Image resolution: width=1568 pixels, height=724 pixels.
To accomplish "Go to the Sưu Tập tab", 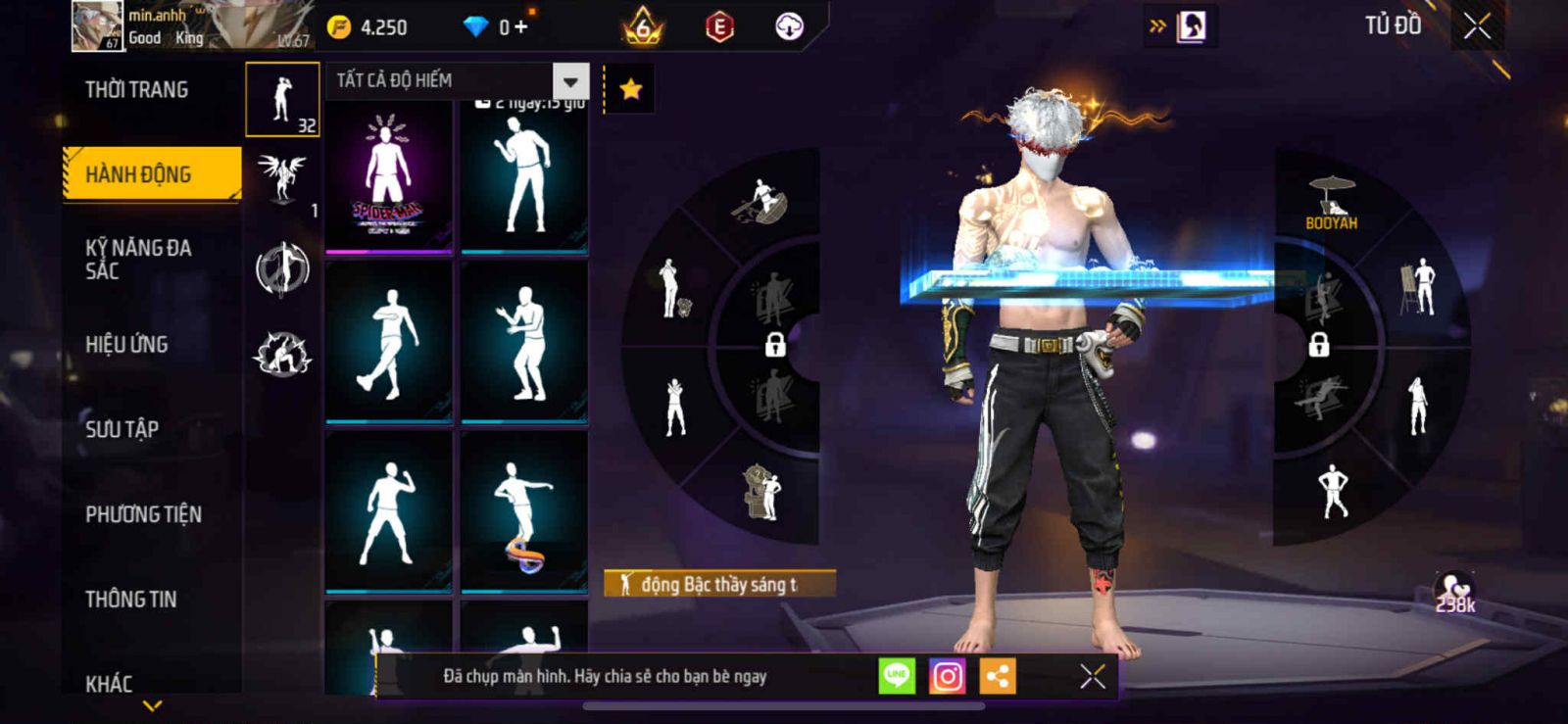I will click(x=122, y=428).
